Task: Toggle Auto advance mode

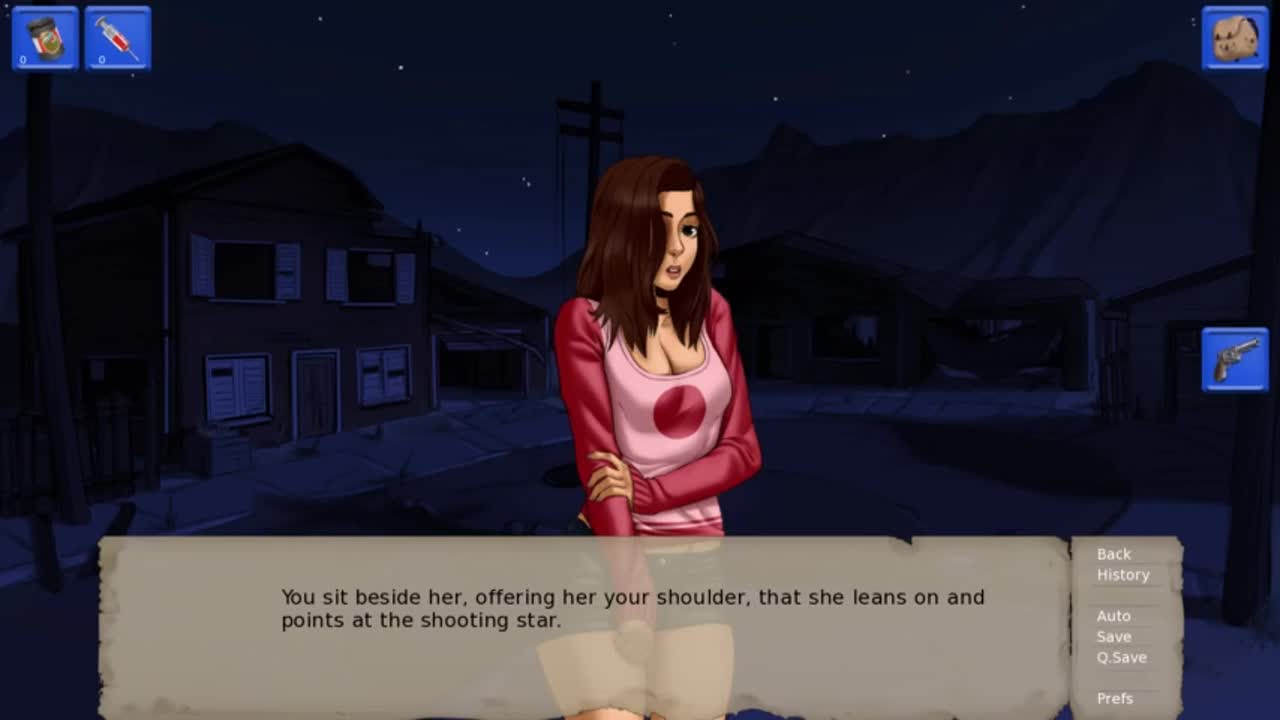Action: (1113, 616)
